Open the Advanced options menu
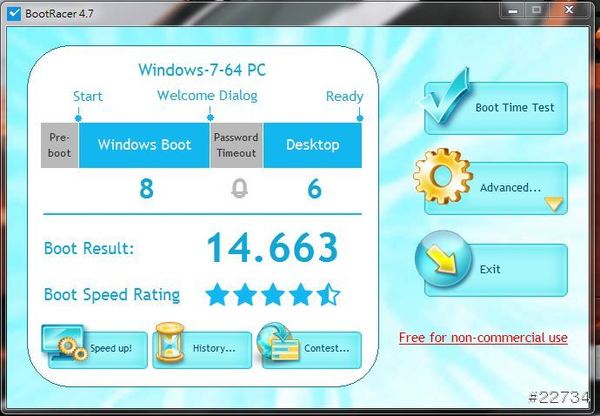The image size is (600, 416). [x=497, y=188]
